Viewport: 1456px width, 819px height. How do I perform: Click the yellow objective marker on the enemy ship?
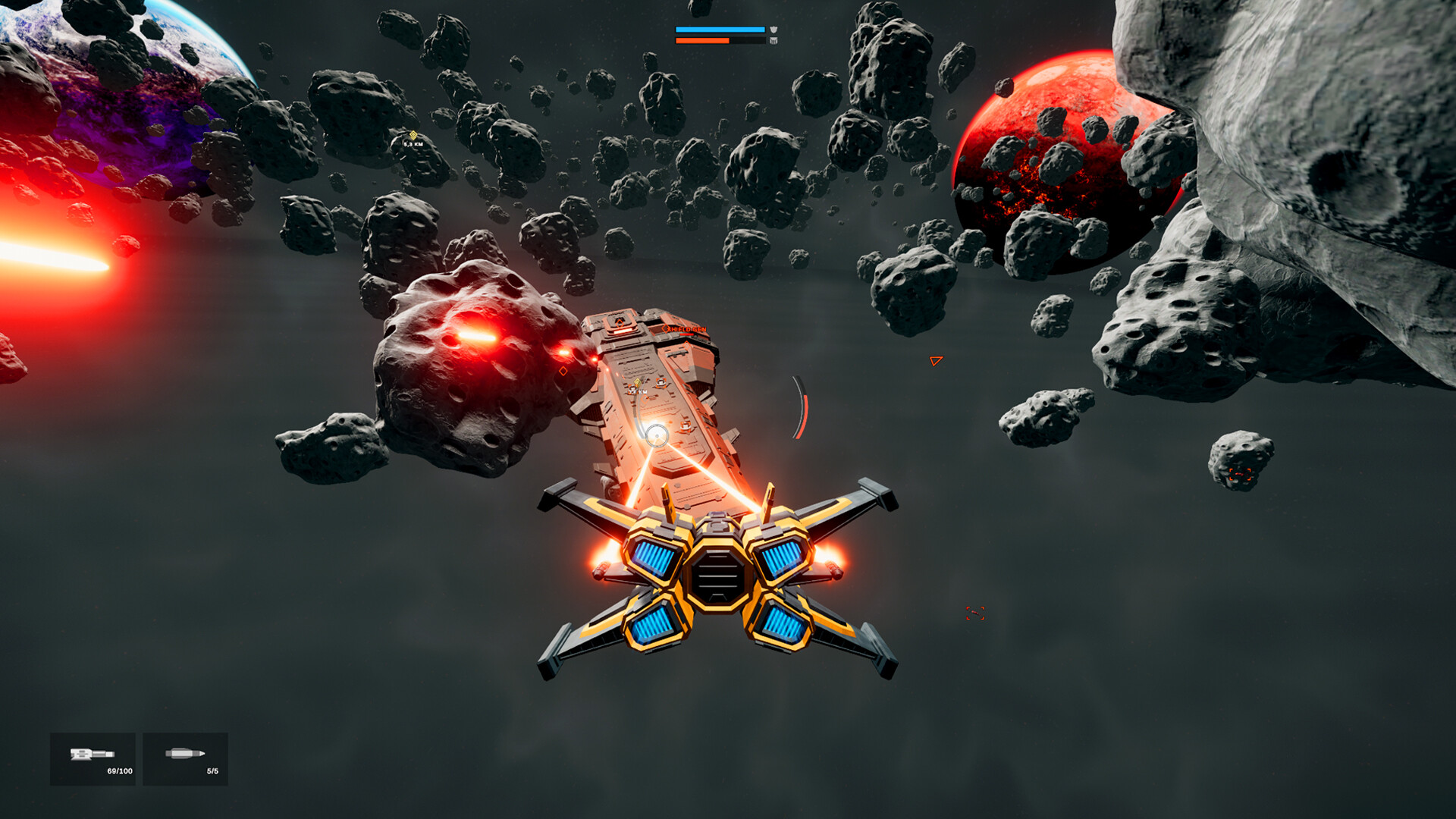(637, 382)
